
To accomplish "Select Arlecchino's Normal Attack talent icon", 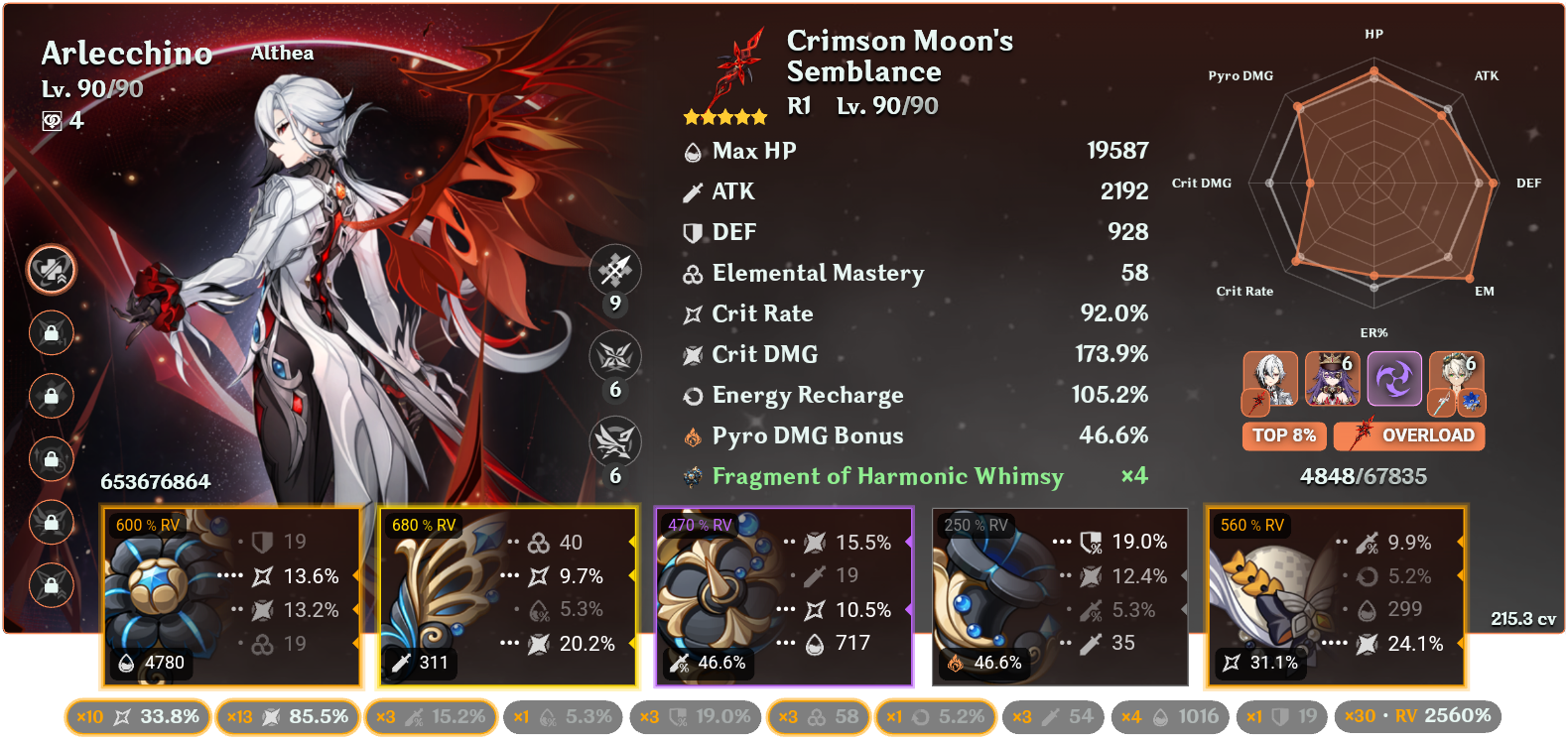I will 616,270.
